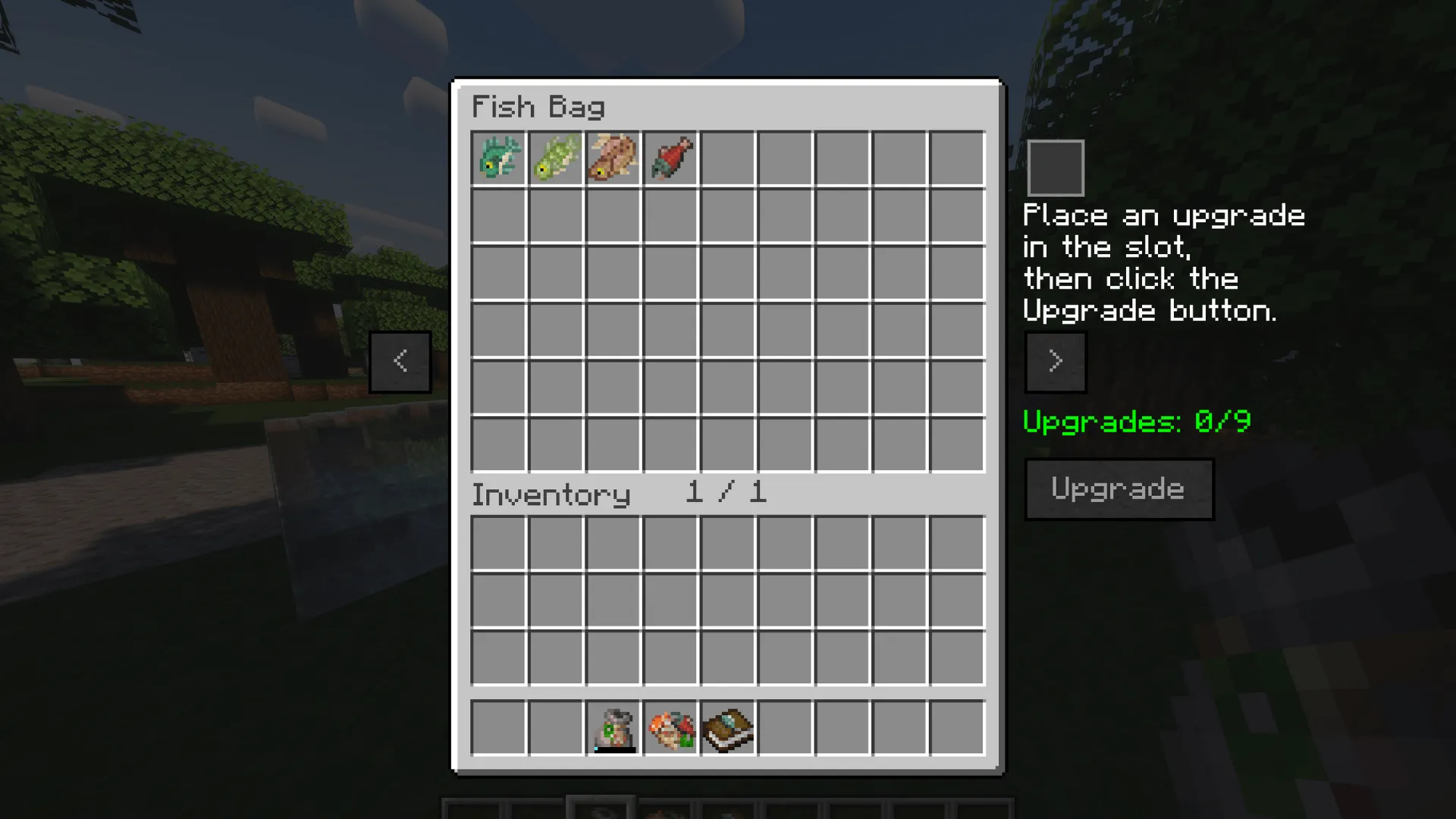Select the green fish in the second slot

556,157
